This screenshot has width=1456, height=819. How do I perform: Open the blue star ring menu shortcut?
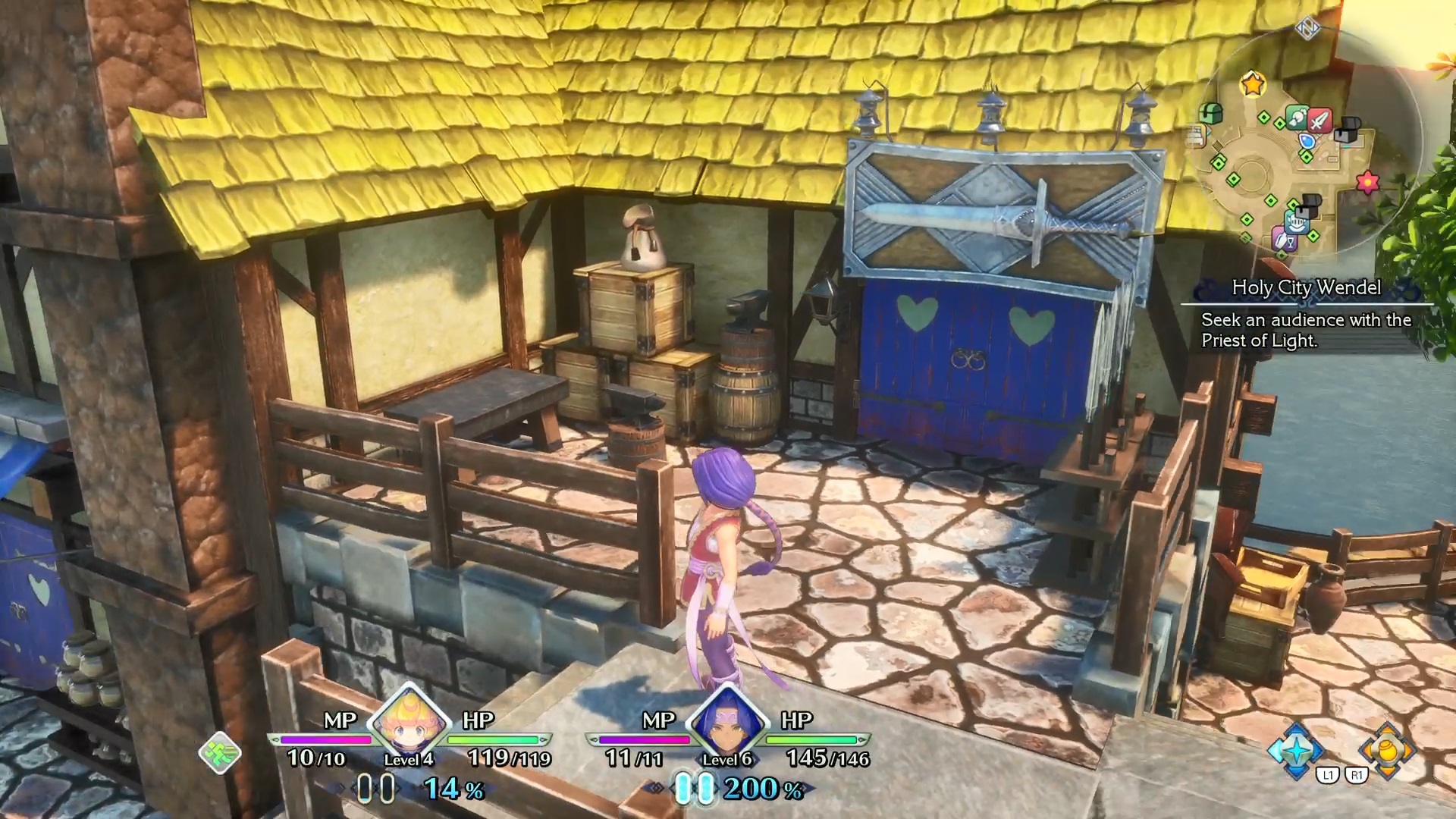1296,748
